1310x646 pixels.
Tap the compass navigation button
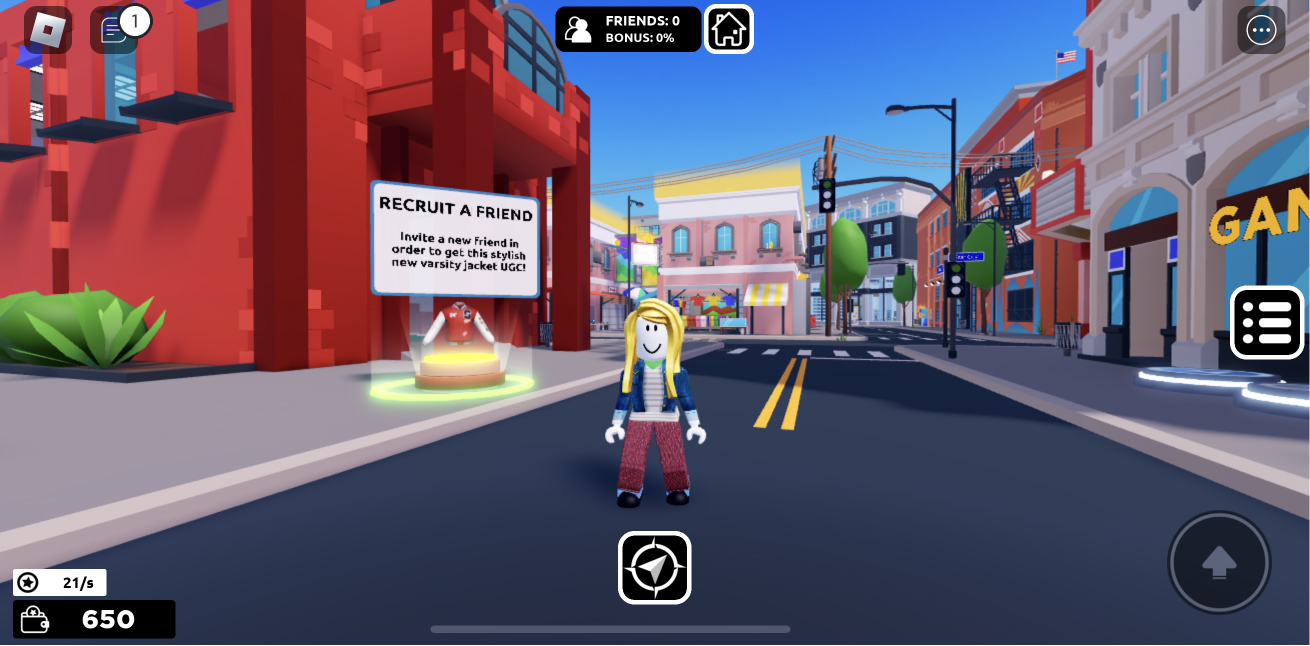tap(655, 568)
